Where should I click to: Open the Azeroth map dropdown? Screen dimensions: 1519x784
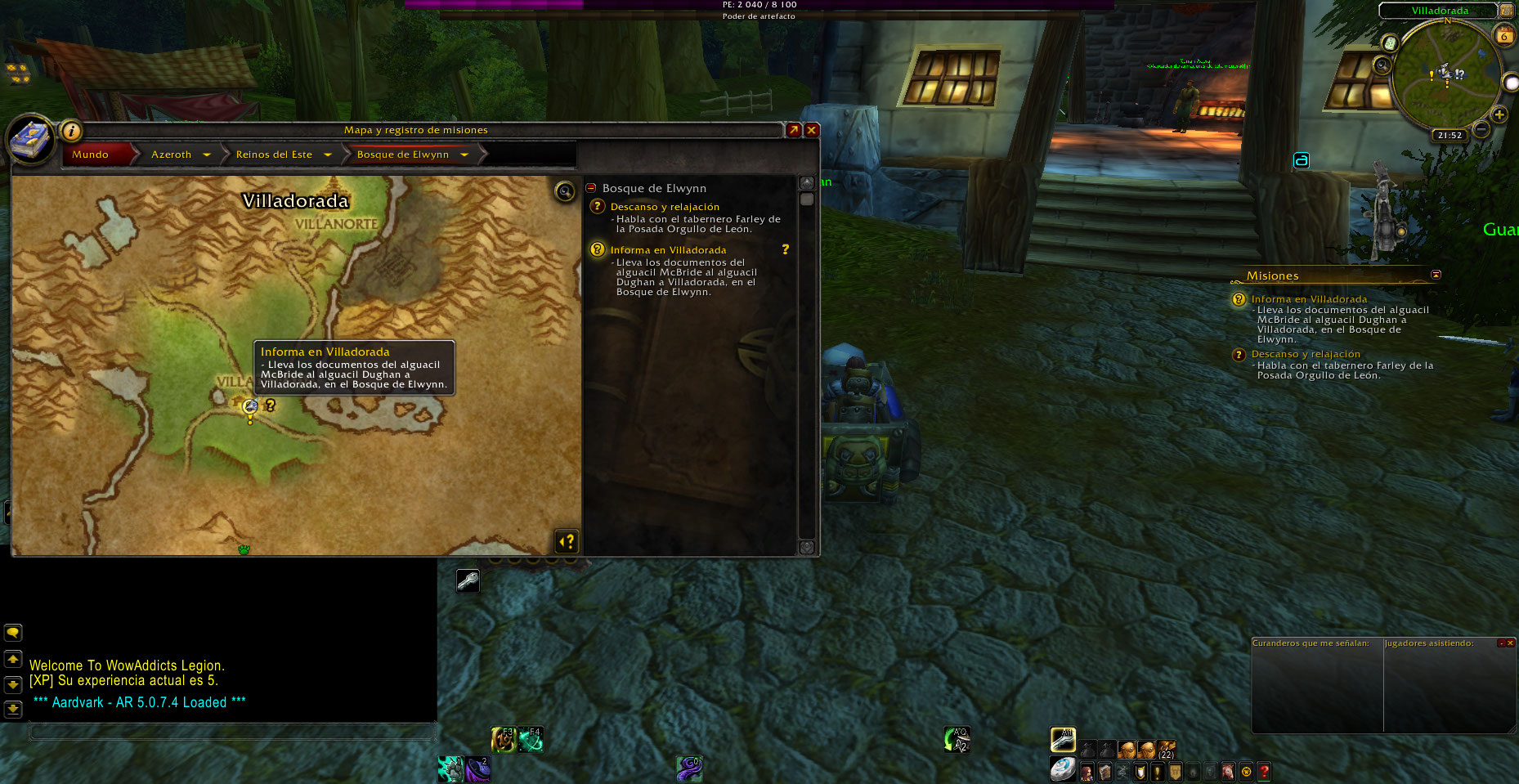coord(206,155)
